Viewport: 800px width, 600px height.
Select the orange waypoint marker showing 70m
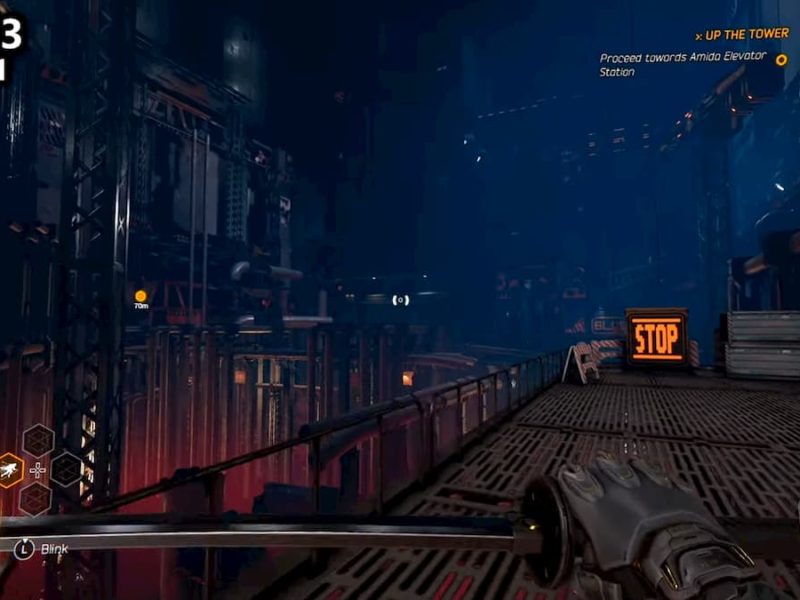[x=141, y=295]
